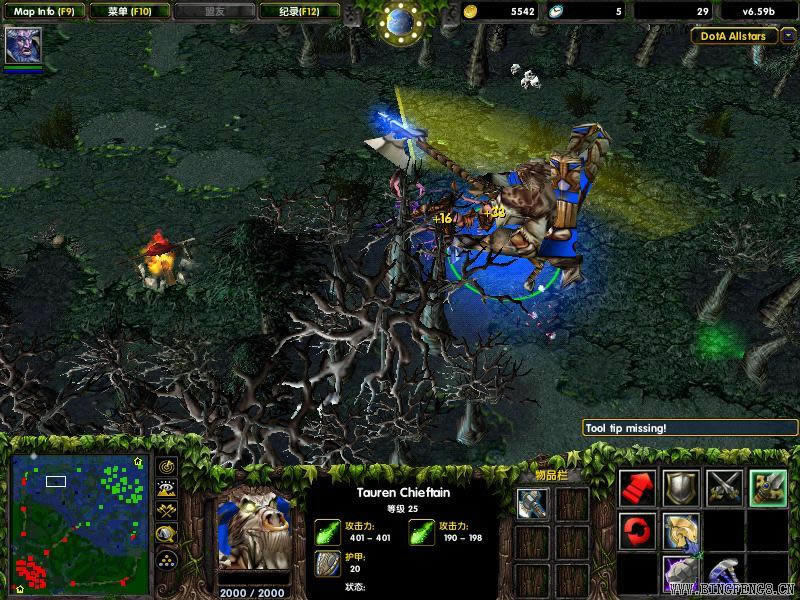The image size is (800, 600).
Task: Choose the crossed swords Attack command
Action: click(725, 487)
